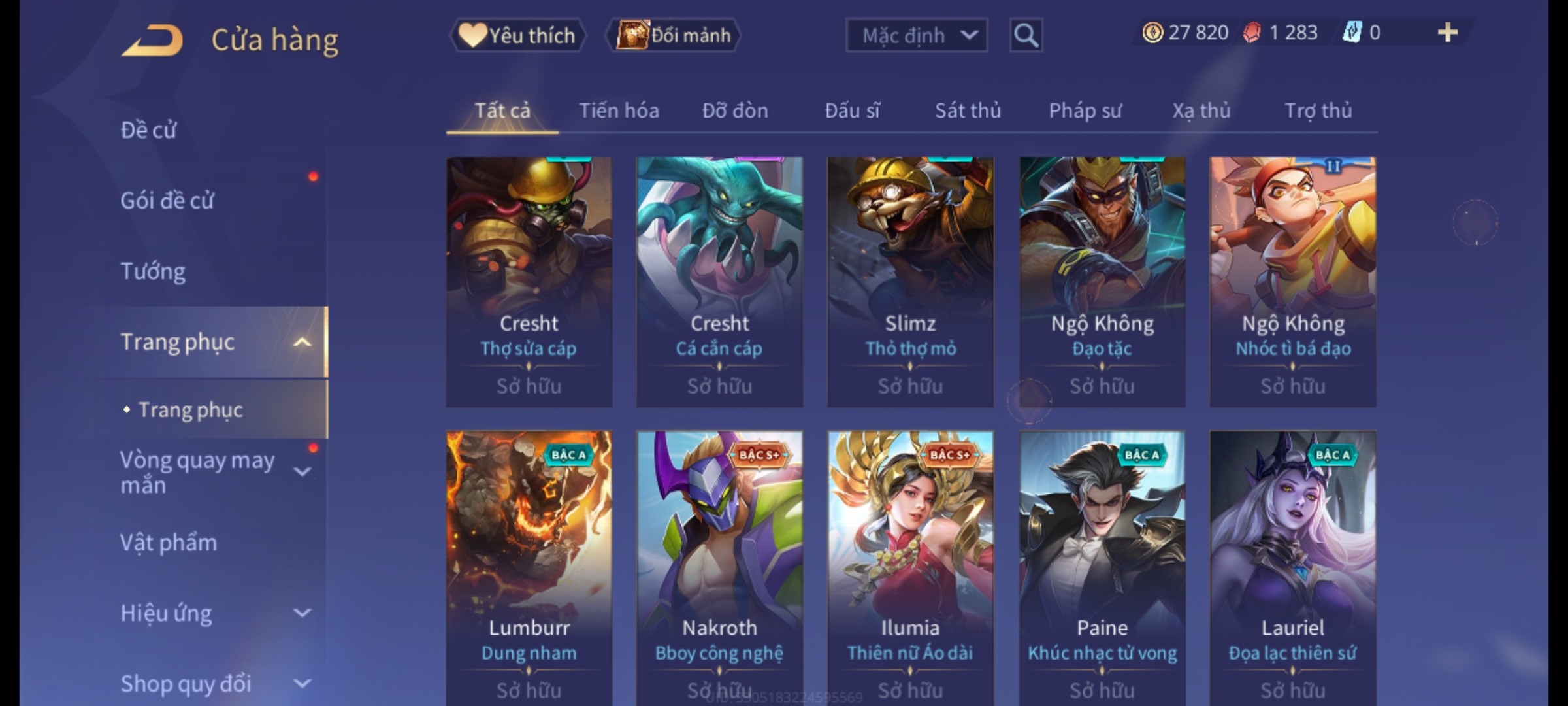Open the Yêu thích favorites list
The height and width of the screenshot is (706, 1568).
517,35
